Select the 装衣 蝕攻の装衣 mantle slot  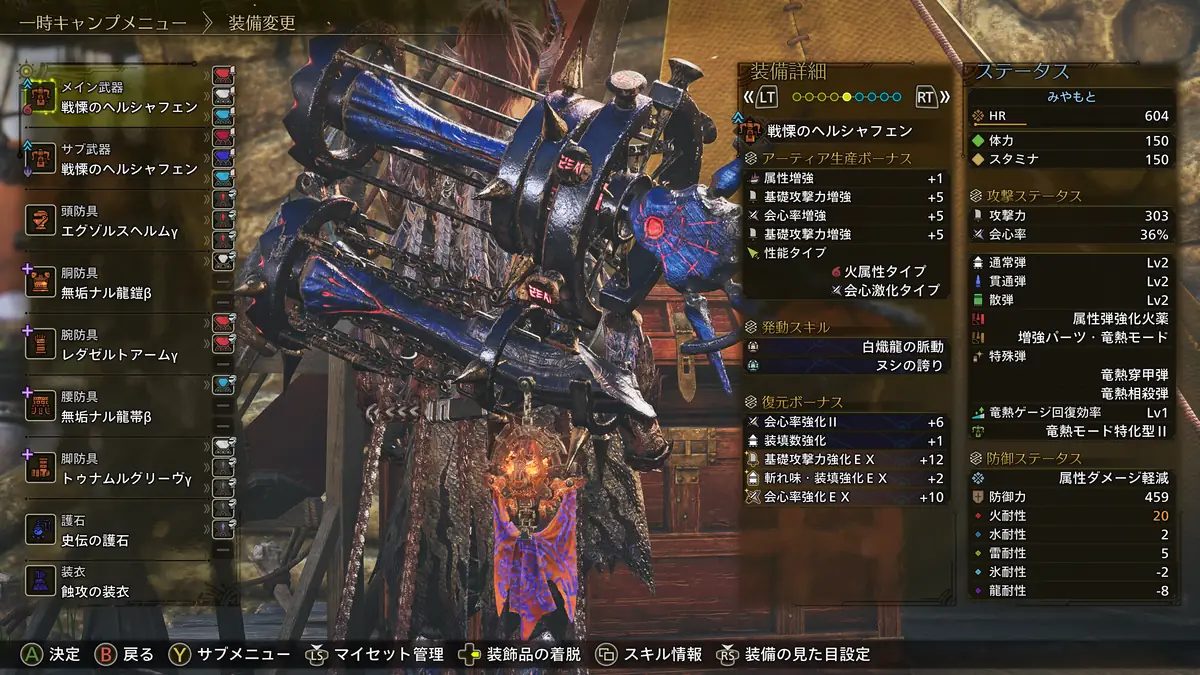pos(115,582)
